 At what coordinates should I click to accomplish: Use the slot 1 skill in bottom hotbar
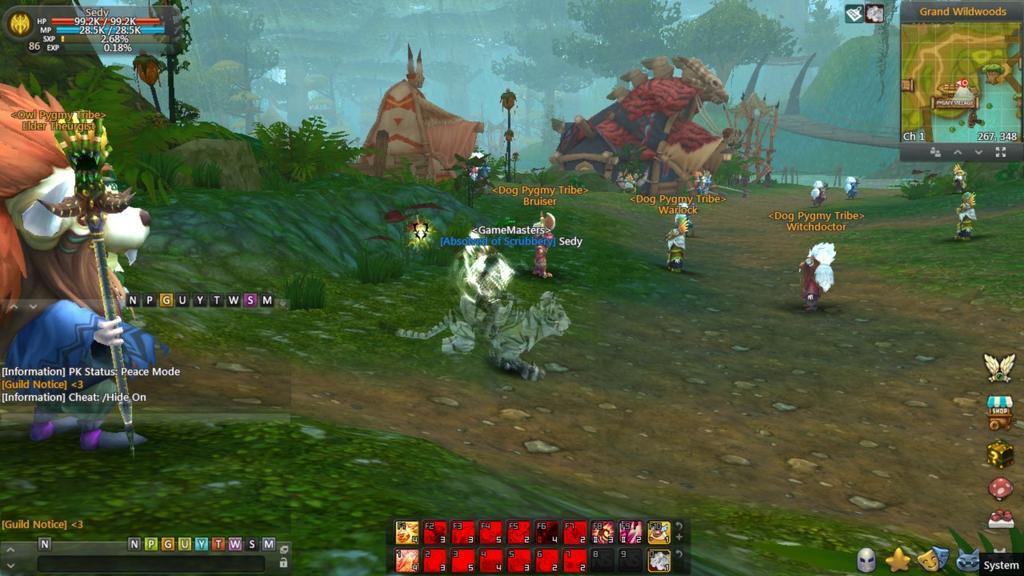(407, 560)
